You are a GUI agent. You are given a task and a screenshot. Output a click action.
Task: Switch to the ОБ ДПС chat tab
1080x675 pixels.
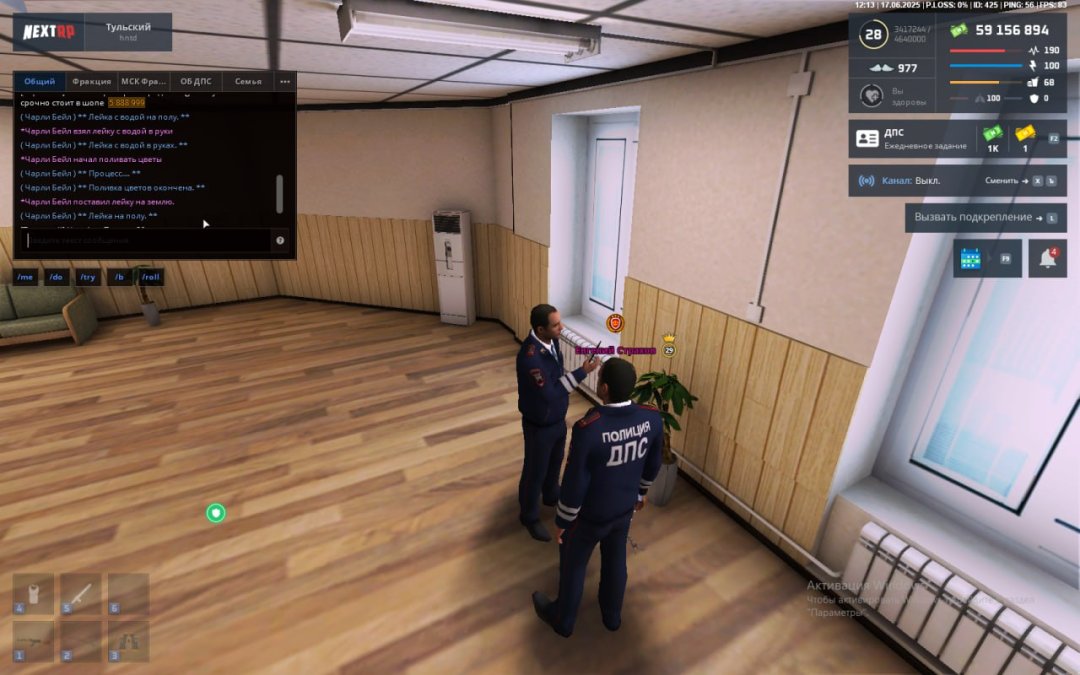tap(196, 81)
